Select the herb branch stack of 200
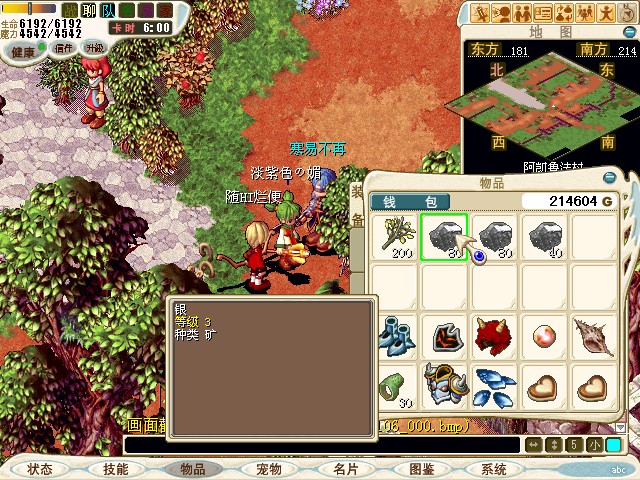This screenshot has height=480, width=640. click(395, 237)
